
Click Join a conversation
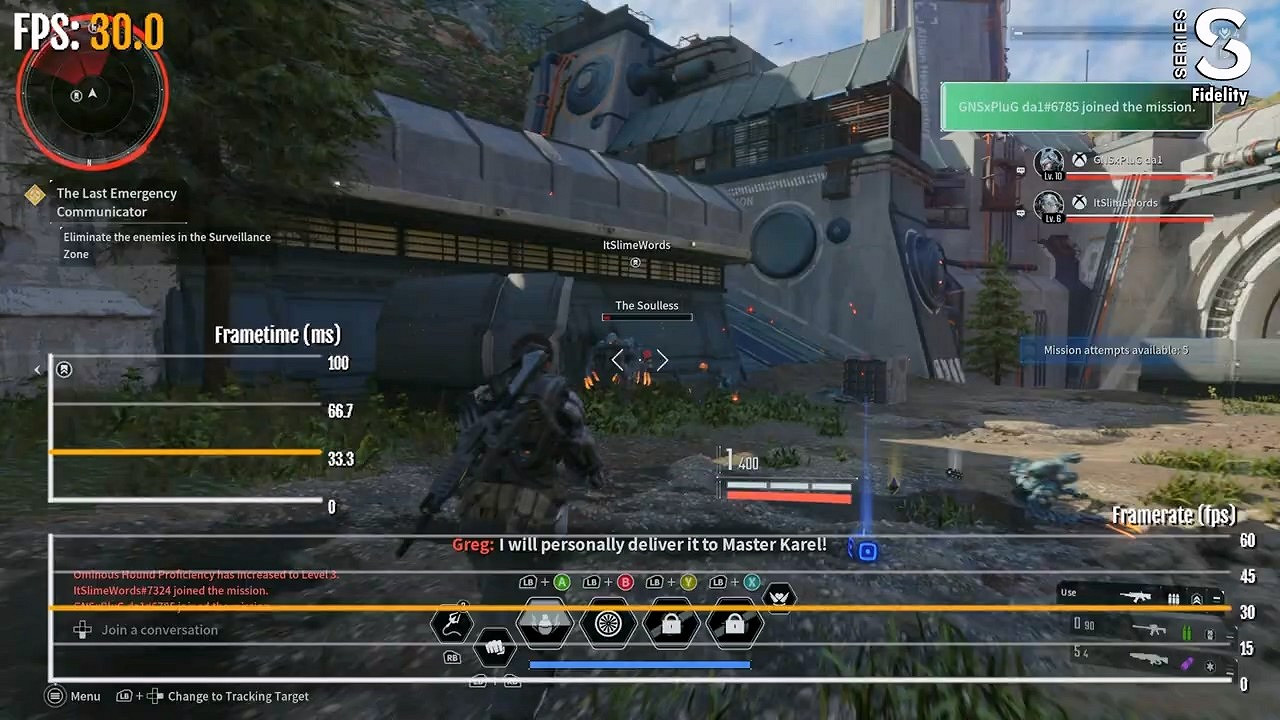coord(157,629)
